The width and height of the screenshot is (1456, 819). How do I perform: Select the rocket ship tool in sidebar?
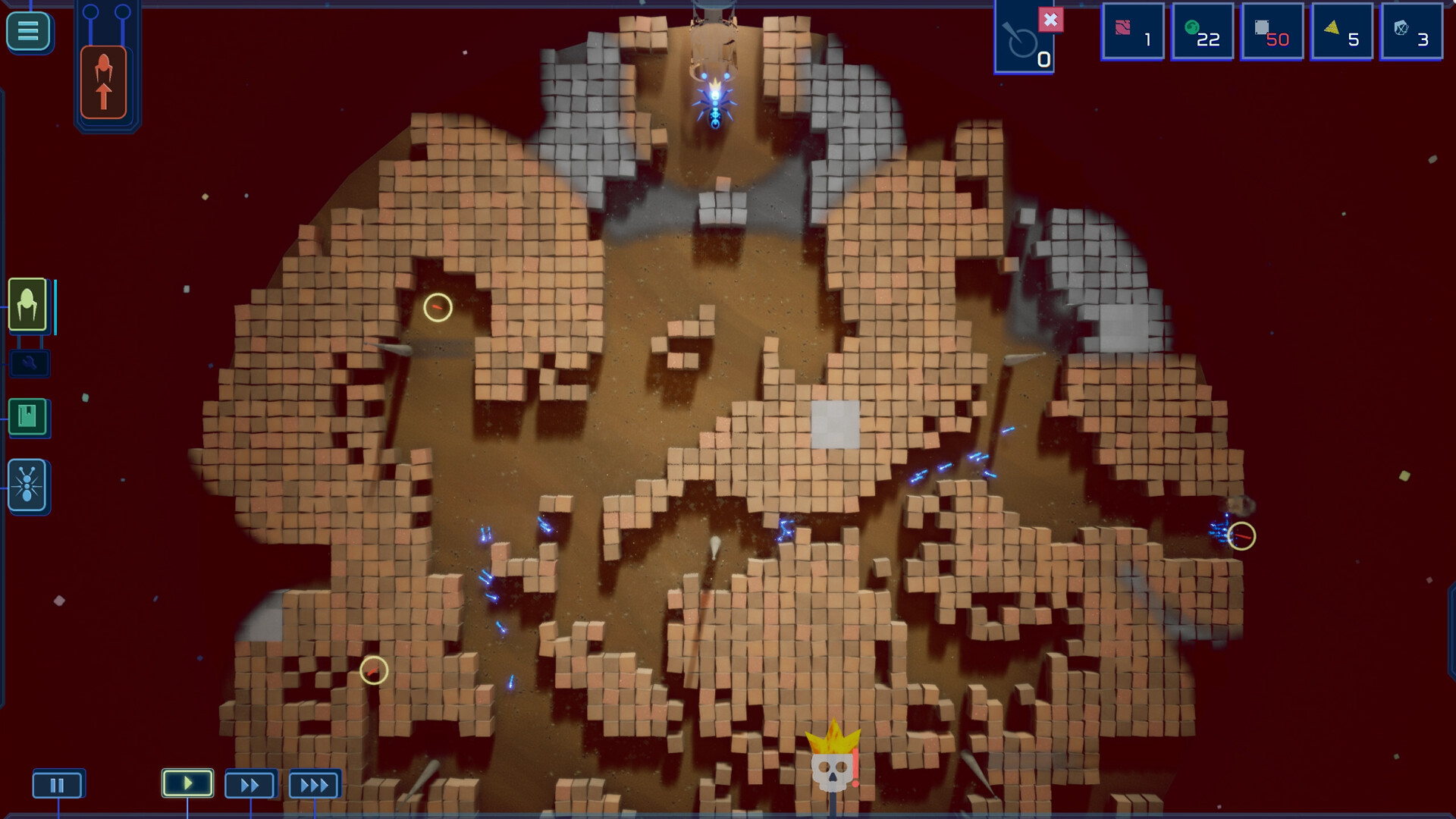click(x=28, y=307)
